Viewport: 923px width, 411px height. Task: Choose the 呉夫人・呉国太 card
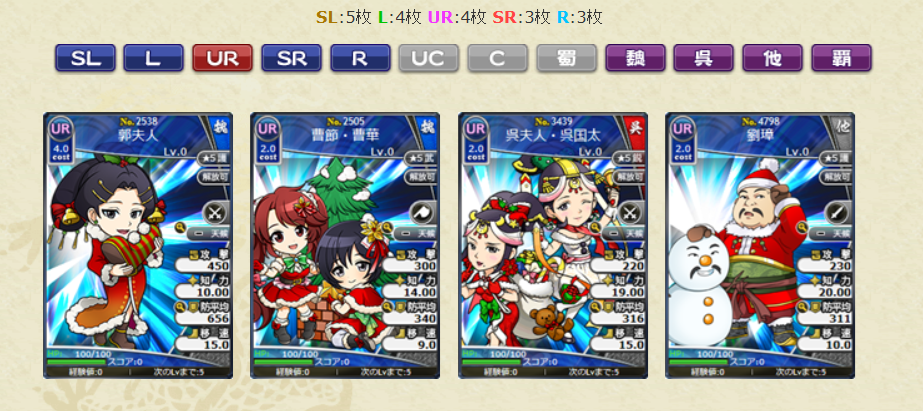(553, 246)
